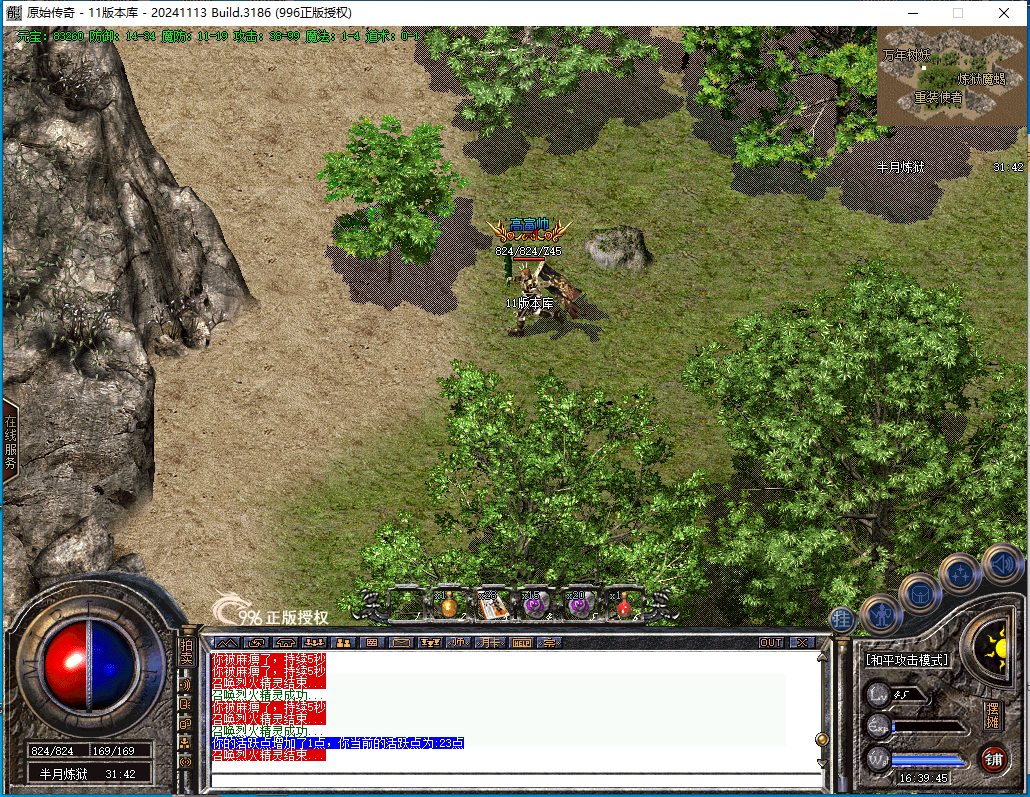Use the red potion hotbar slot
Viewport: 1030px width, 797px height.
pyautogui.click(x=623, y=603)
